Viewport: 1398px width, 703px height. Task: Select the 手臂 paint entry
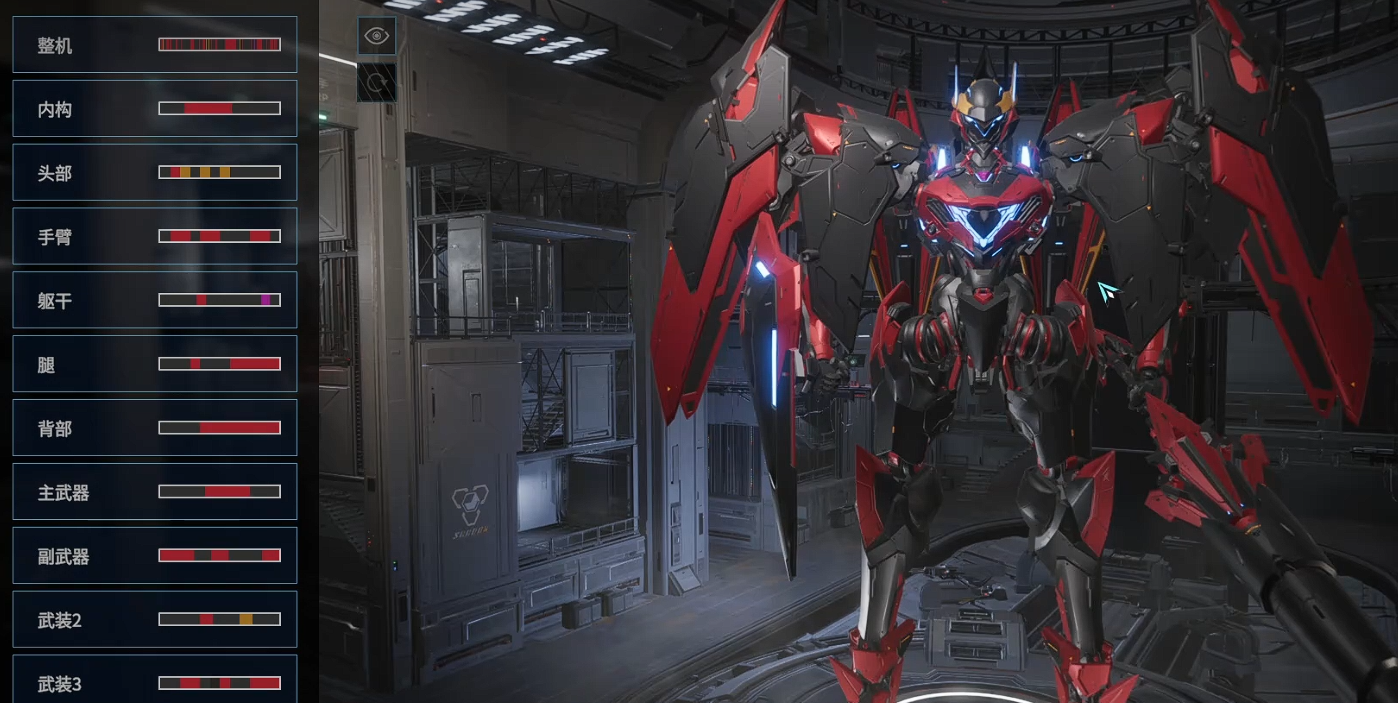coord(154,237)
